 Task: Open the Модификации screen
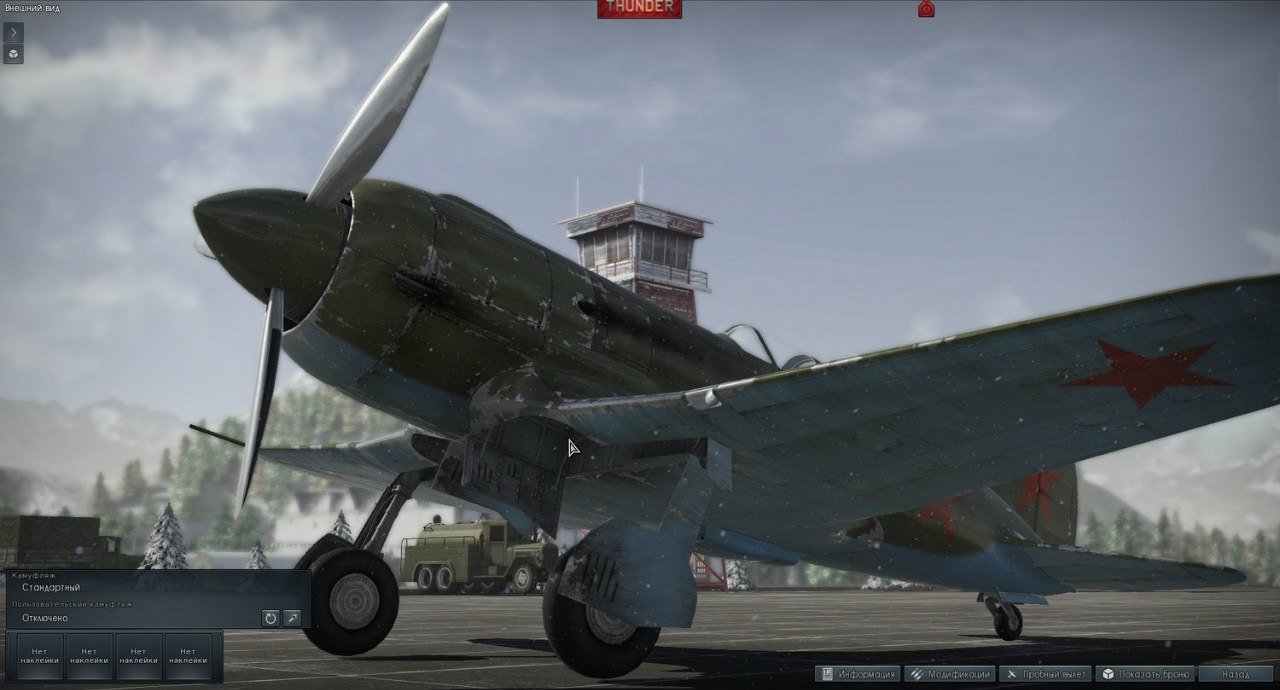pyautogui.click(x=949, y=674)
